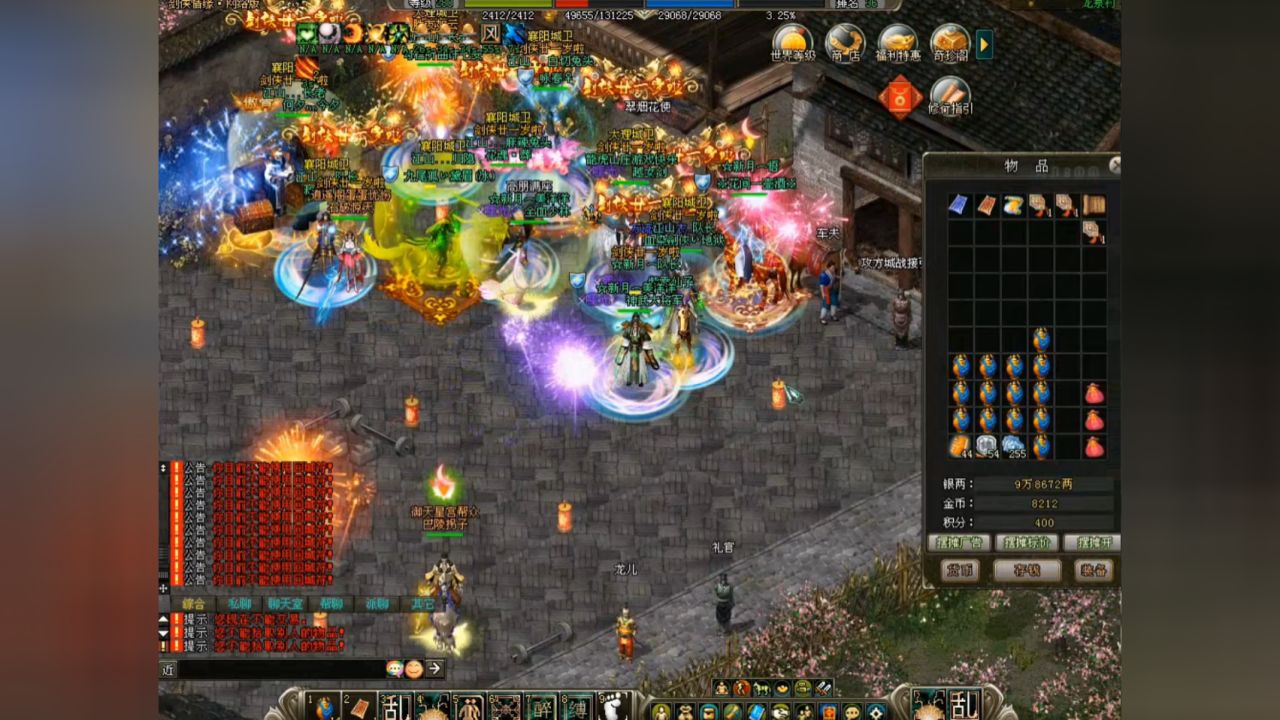The height and width of the screenshot is (720, 1280).
Task: Click the 摆摊标价 stall pricing button
Action: pyautogui.click(x=1026, y=543)
